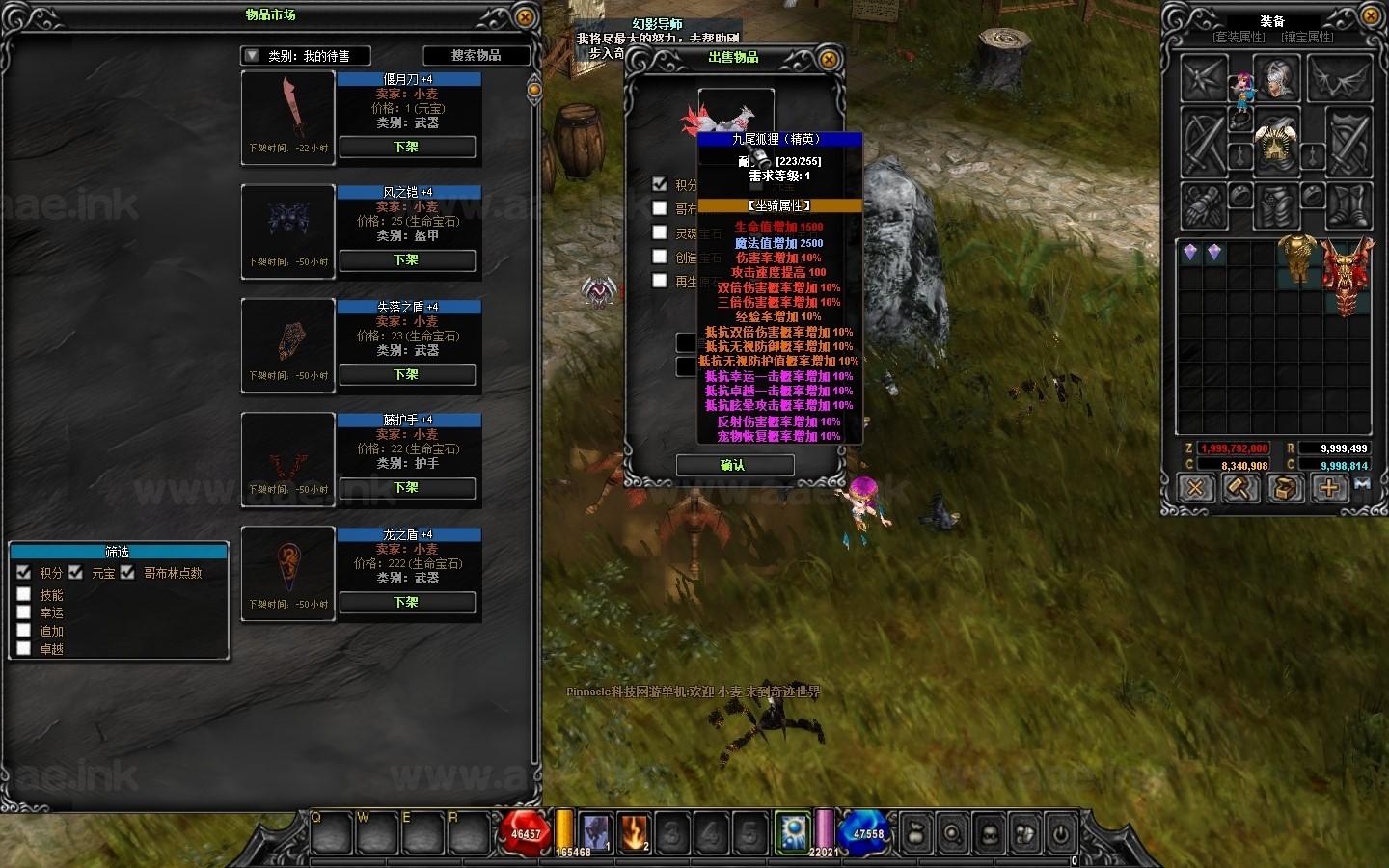Screen dimensions: 1389x868
Task: Show the 套装属性 set attributes
Action: (1239, 37)
